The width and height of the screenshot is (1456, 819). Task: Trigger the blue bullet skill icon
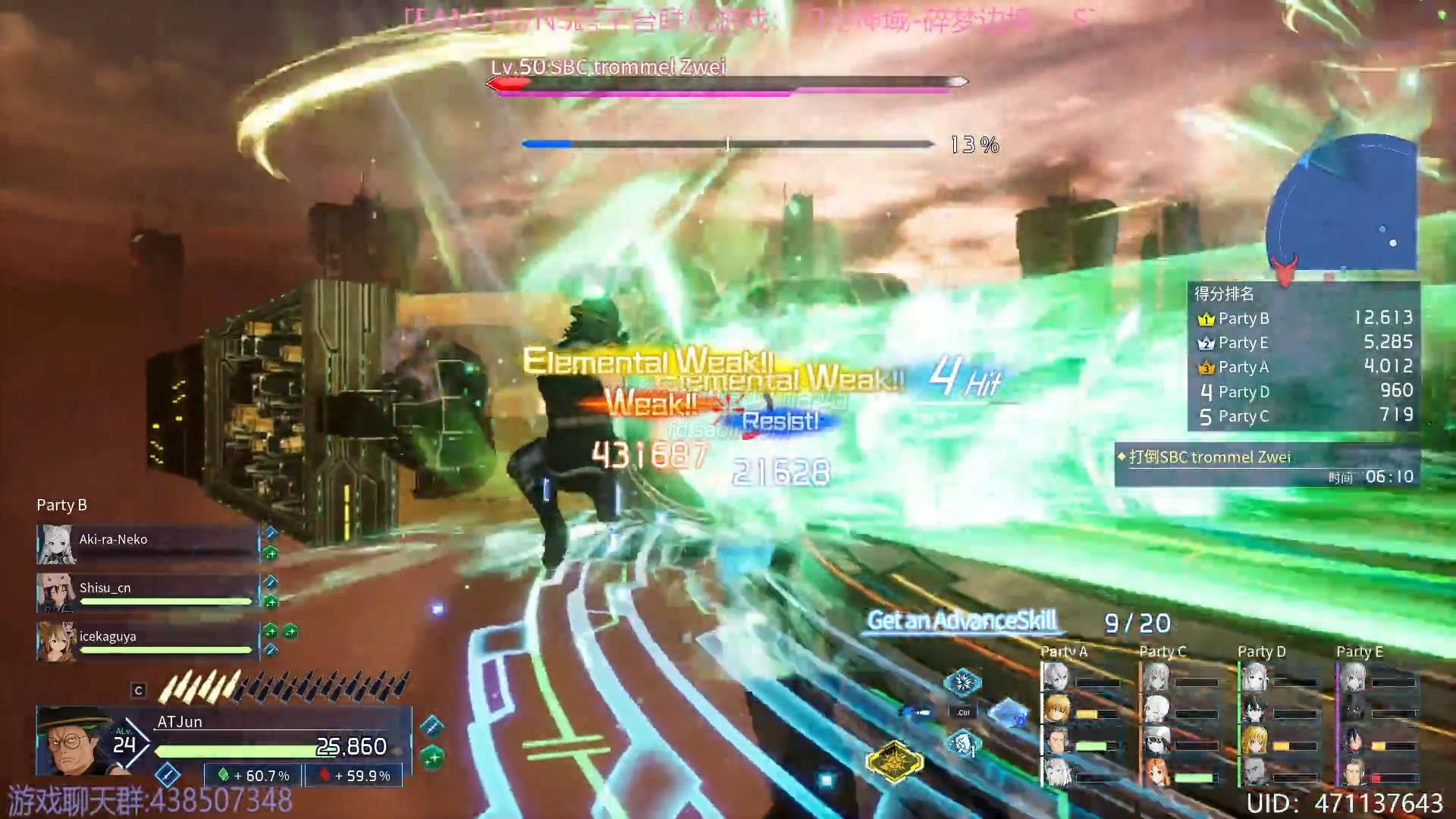[x=919, y=713]
